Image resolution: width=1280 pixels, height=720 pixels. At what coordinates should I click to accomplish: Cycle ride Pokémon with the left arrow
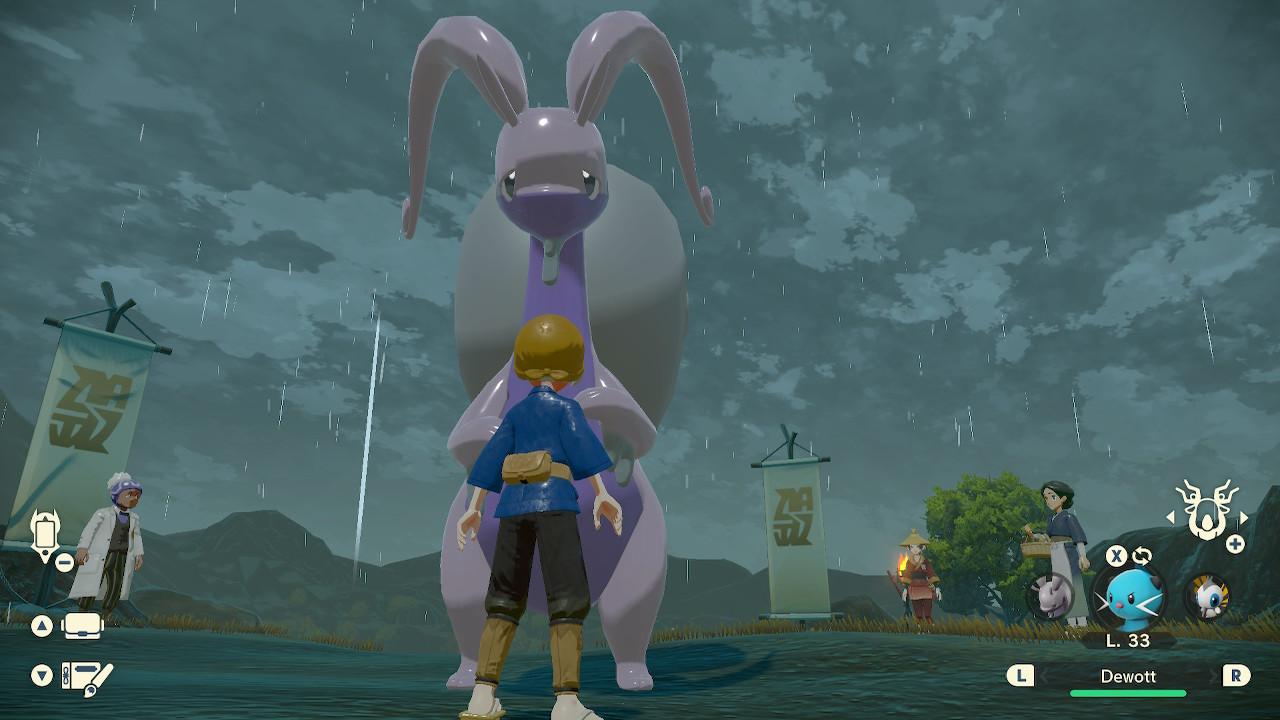tap(1171, 517)
